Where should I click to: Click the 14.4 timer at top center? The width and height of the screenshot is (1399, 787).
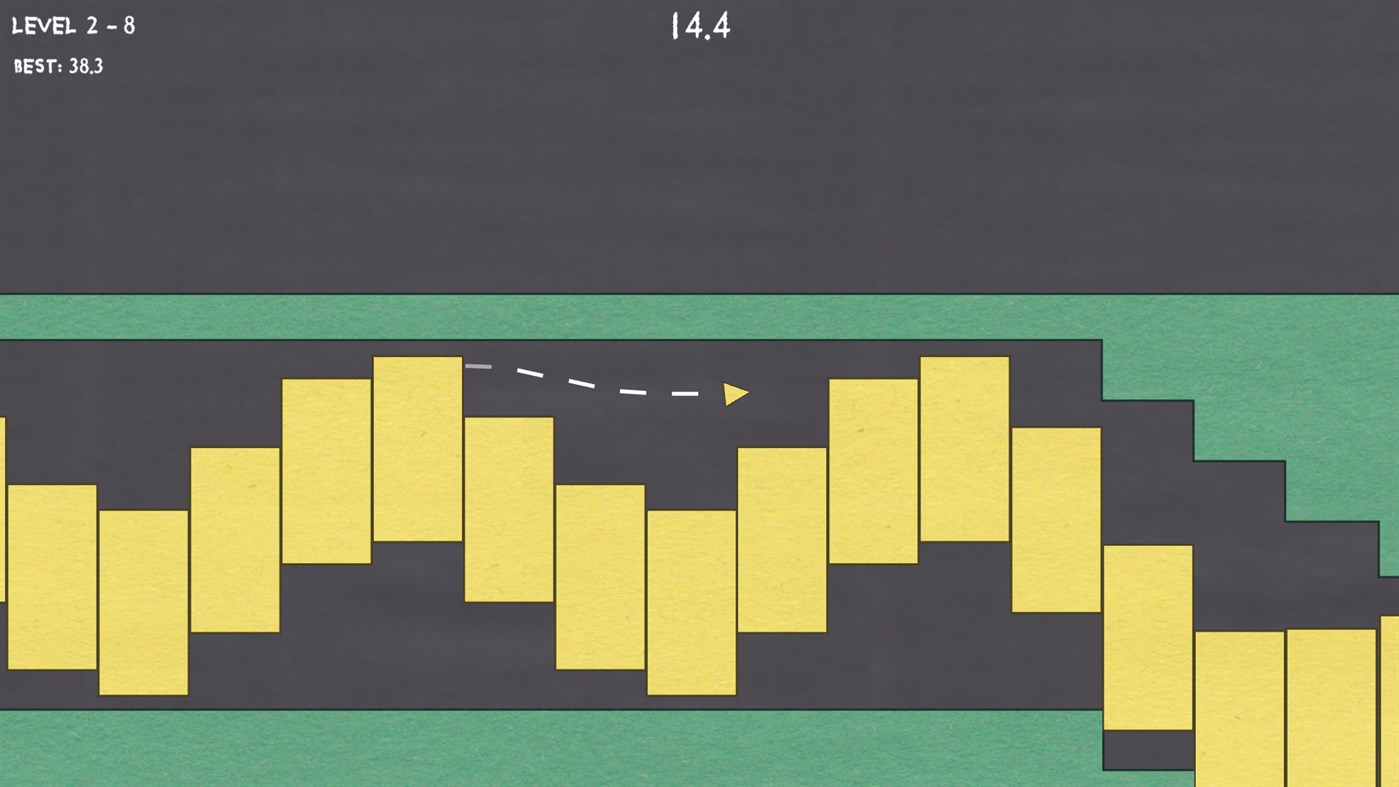701,28
